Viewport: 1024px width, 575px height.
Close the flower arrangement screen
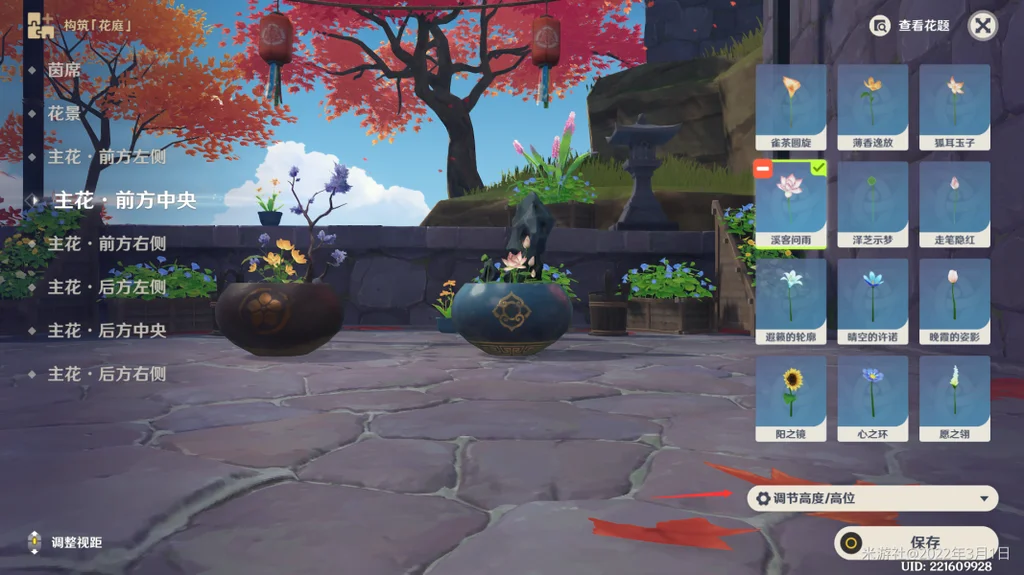(x=983, y=26)
